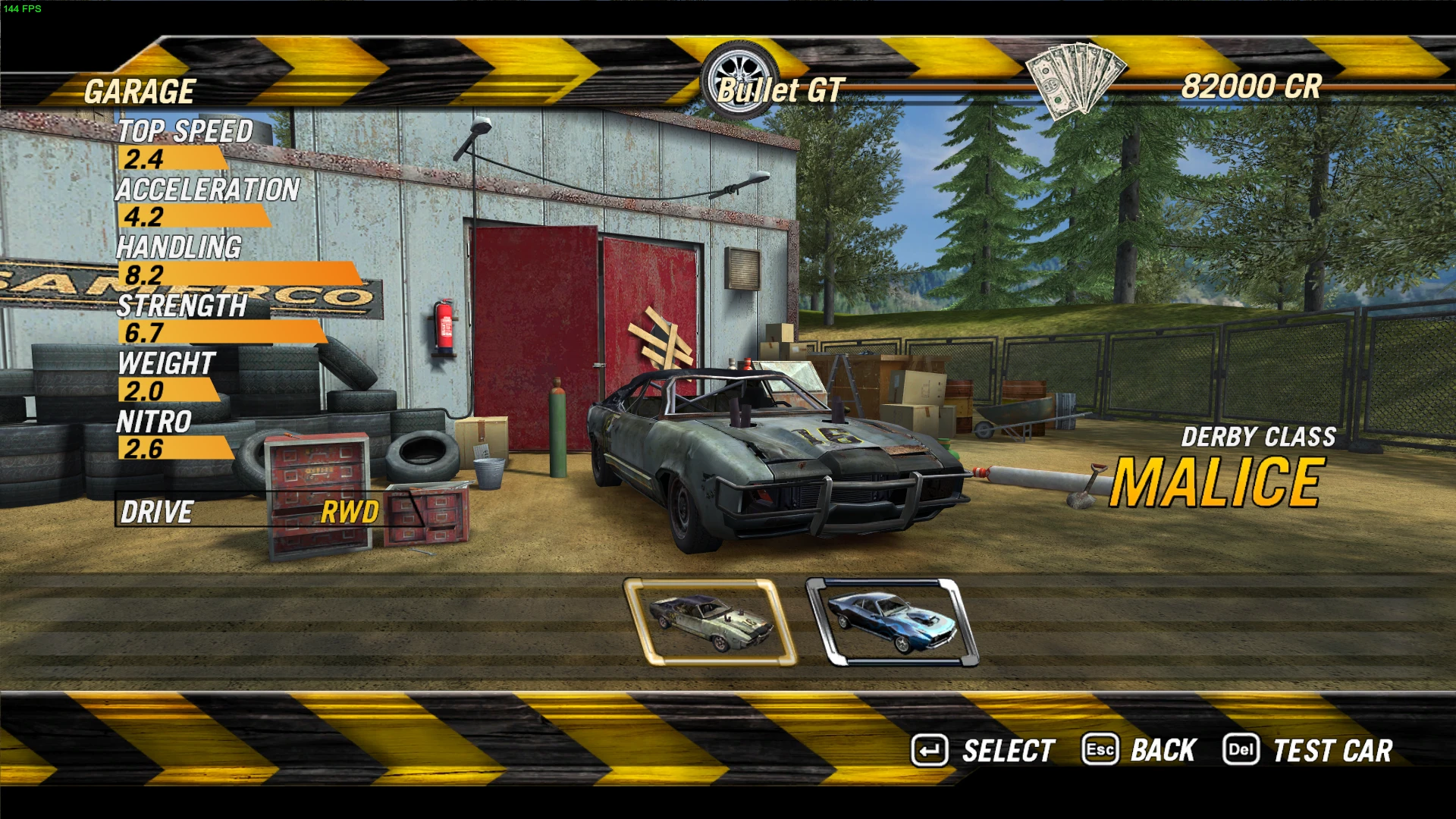Click the SELECT button

(x=984, y=751)
